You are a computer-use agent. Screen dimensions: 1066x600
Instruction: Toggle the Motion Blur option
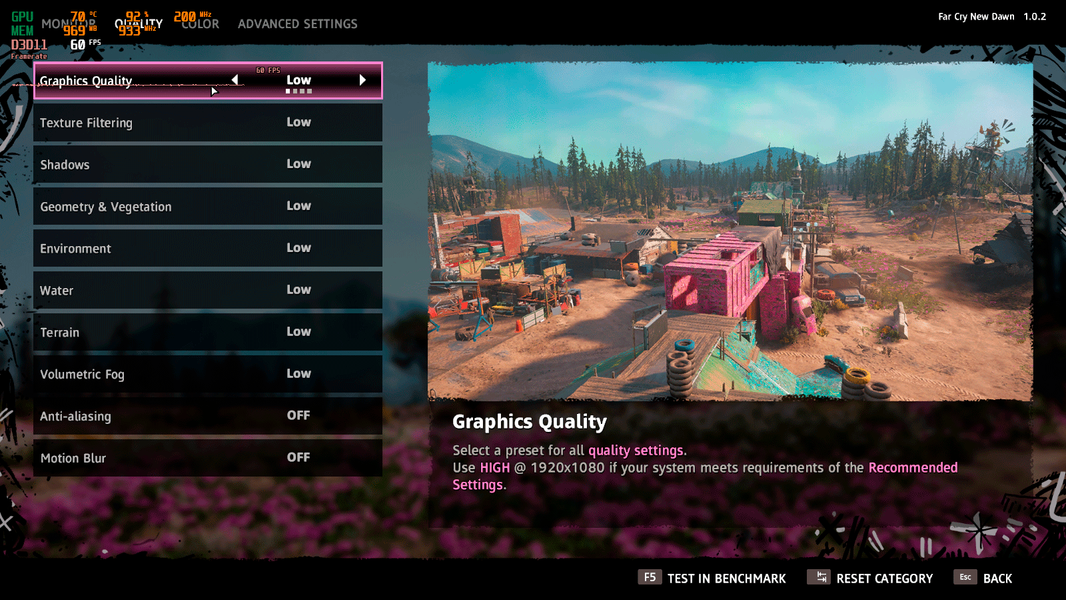click(207, 459)
